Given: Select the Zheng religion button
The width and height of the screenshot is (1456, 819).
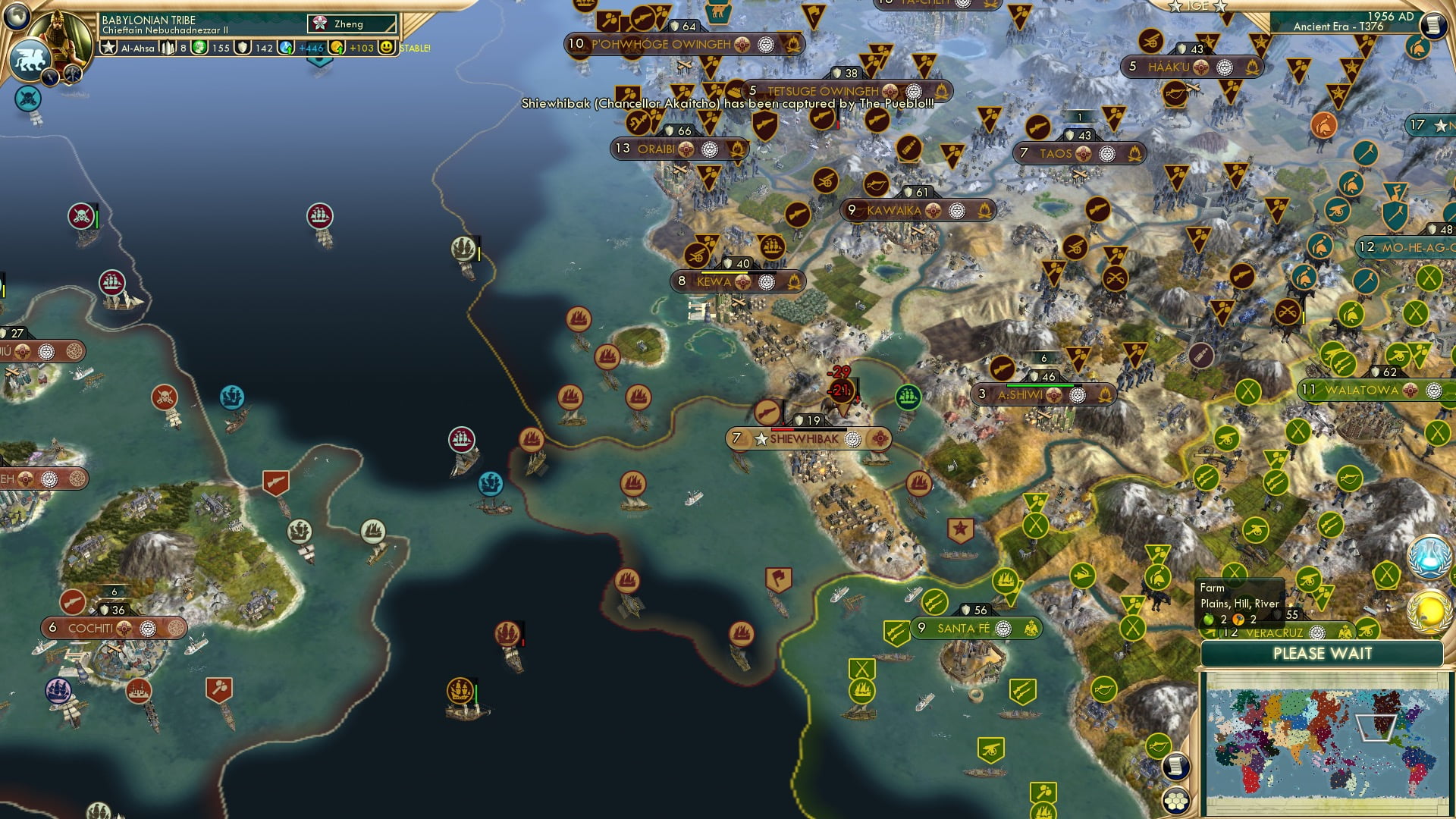Looking at the screenshot, I should (352, 24).
